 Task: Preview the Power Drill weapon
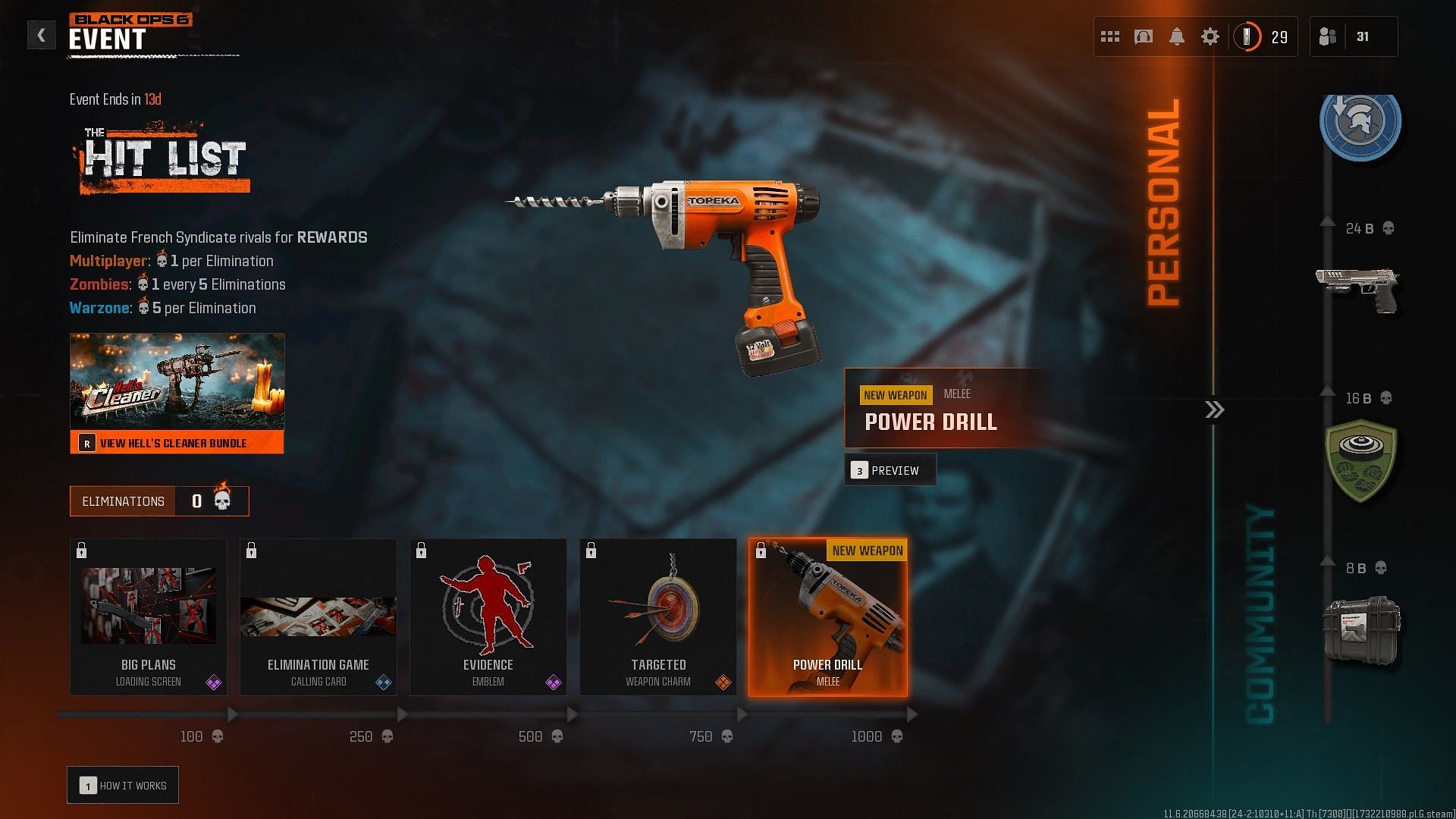pyautogui.click(x=890, y=470)
